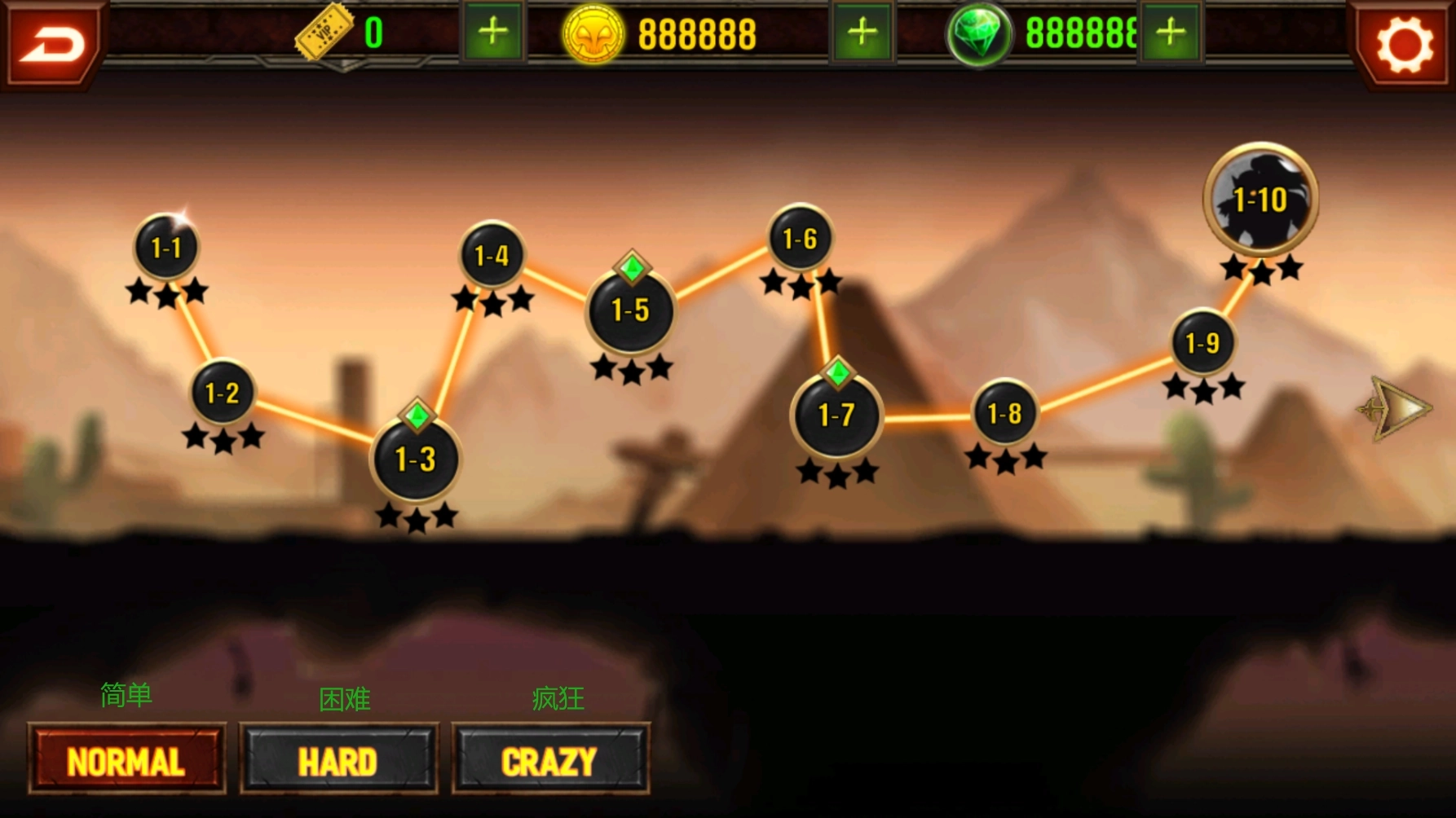
Task: Add VIP tickets with the plus button
Action: tap(492, 33)
